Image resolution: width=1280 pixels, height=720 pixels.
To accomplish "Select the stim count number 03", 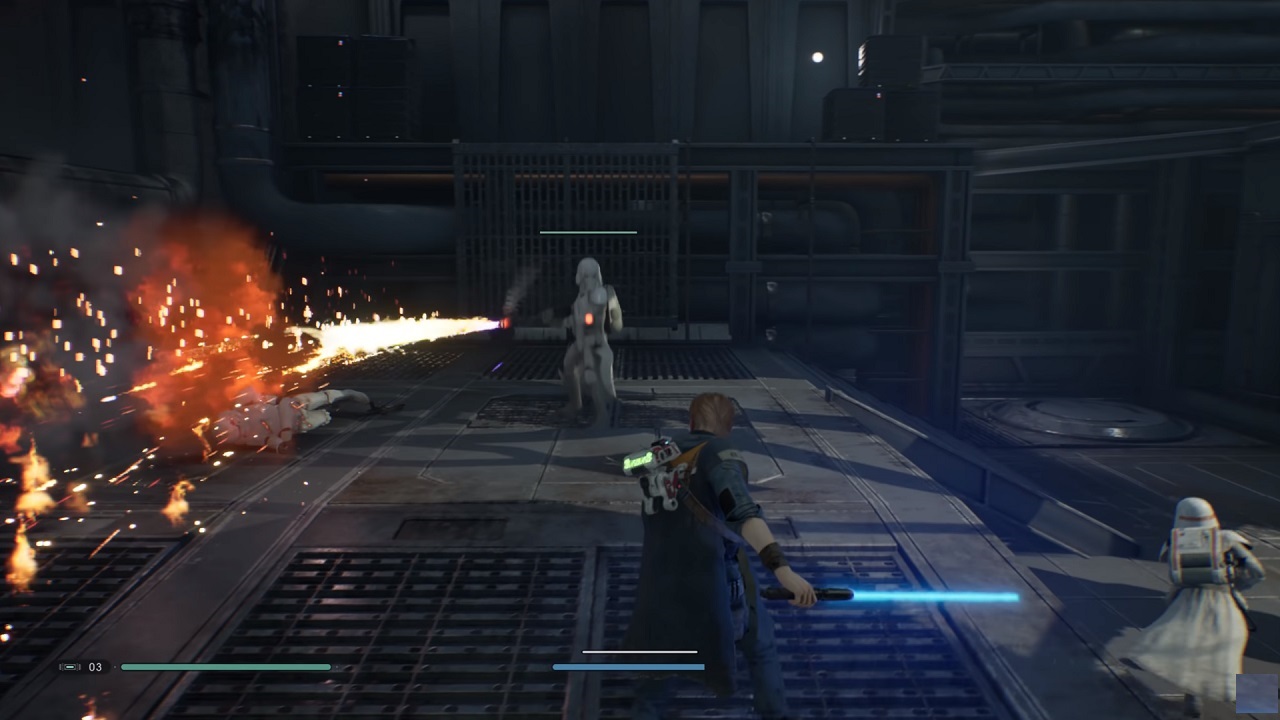I will (x=97, y=666).
